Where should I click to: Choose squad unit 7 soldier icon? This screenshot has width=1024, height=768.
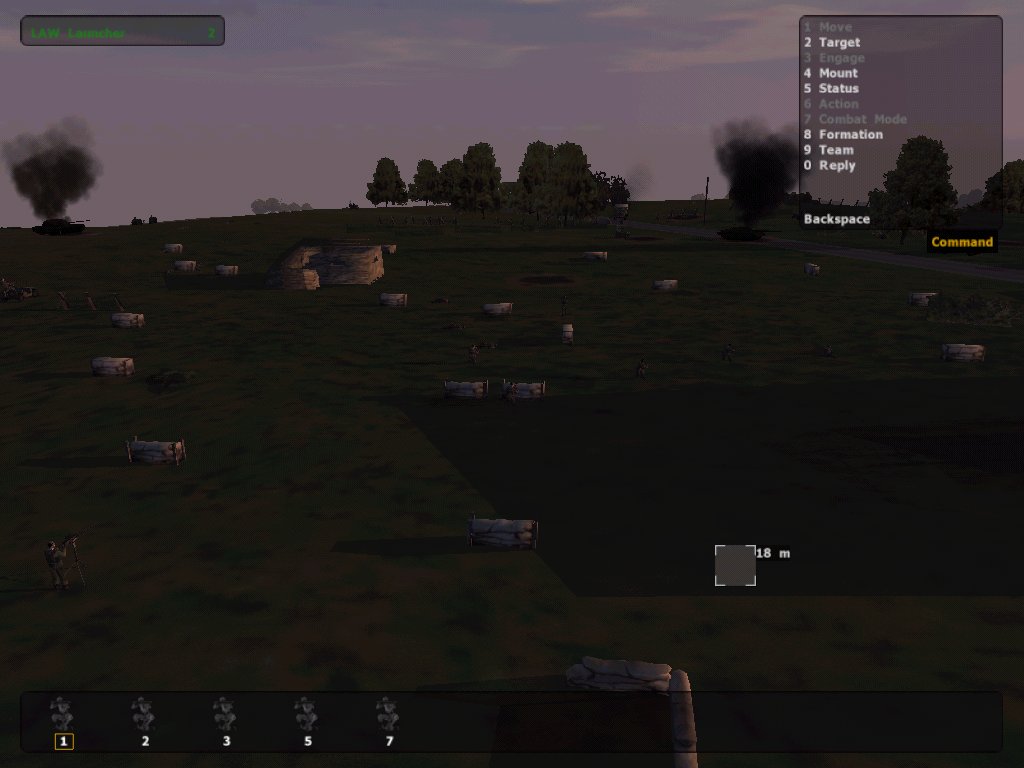(x=388, y=716)
